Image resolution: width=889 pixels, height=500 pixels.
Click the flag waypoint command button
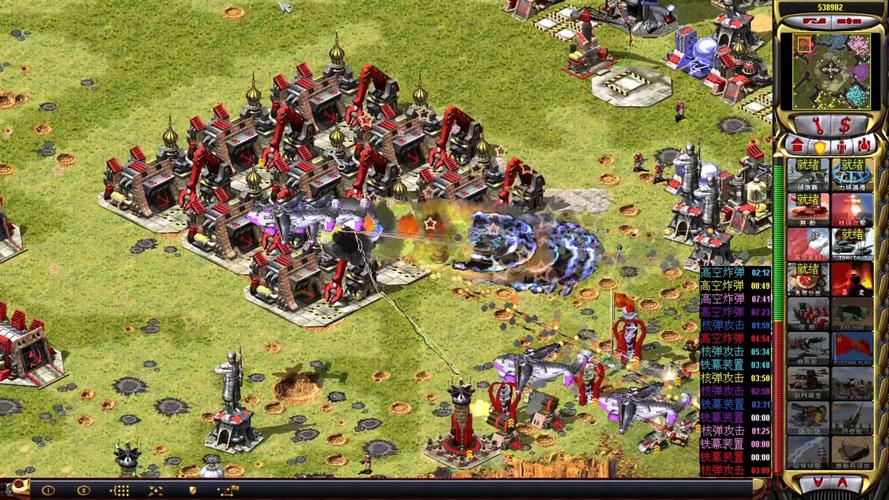coord(228,491)
